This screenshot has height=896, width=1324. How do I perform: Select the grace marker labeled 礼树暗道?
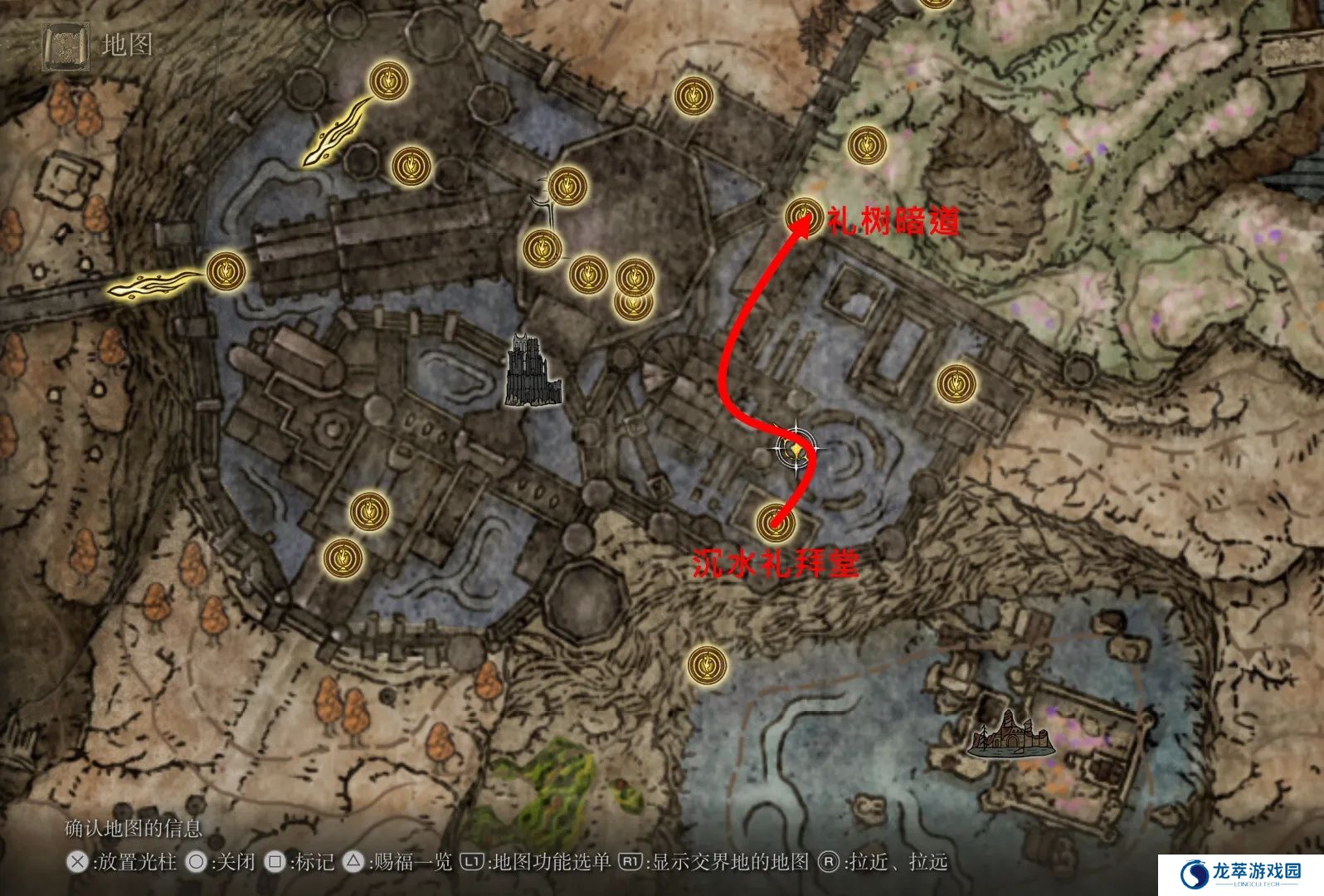pos(802,217)
